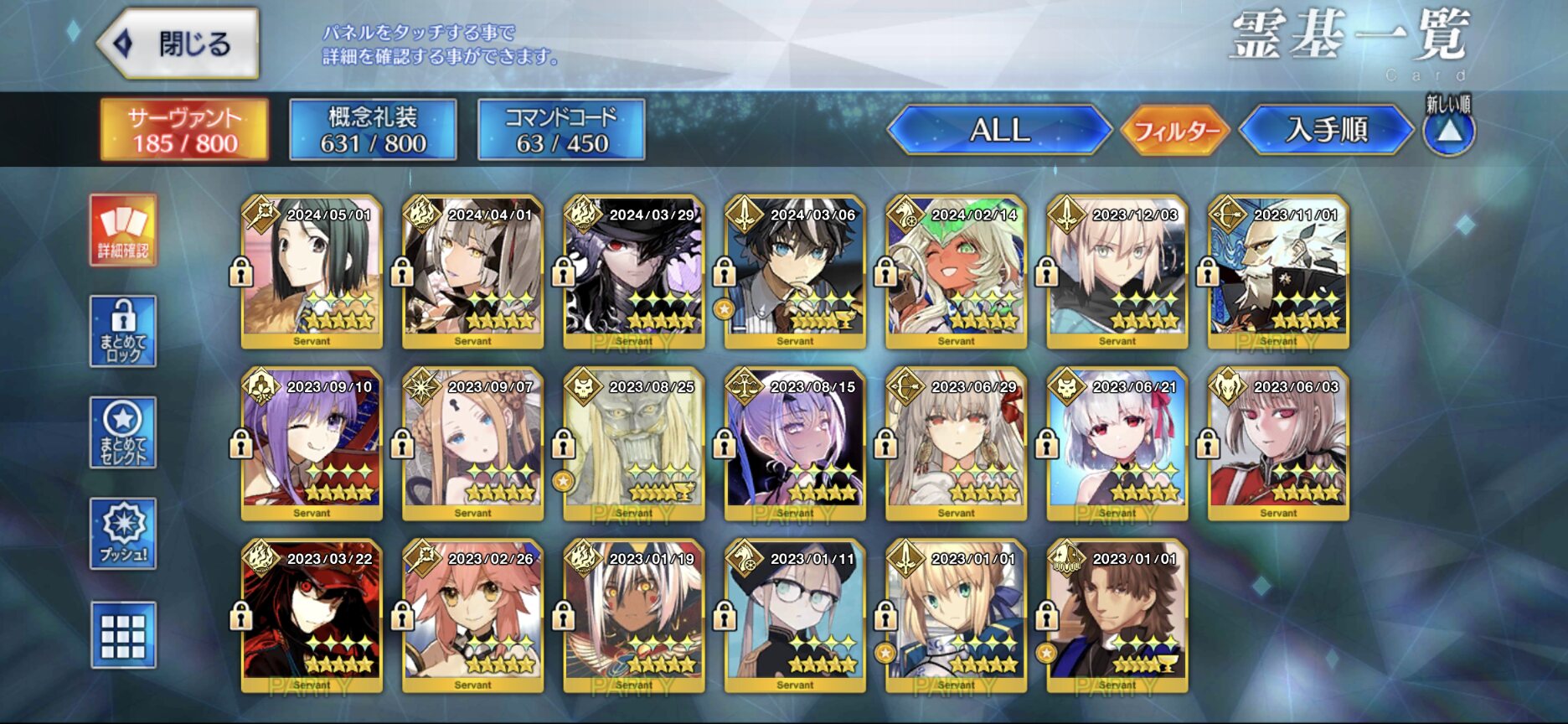Select the servant card dated 2024/05/01
The width and height of the screenshot is (1568, 724).
pos(312,272)
